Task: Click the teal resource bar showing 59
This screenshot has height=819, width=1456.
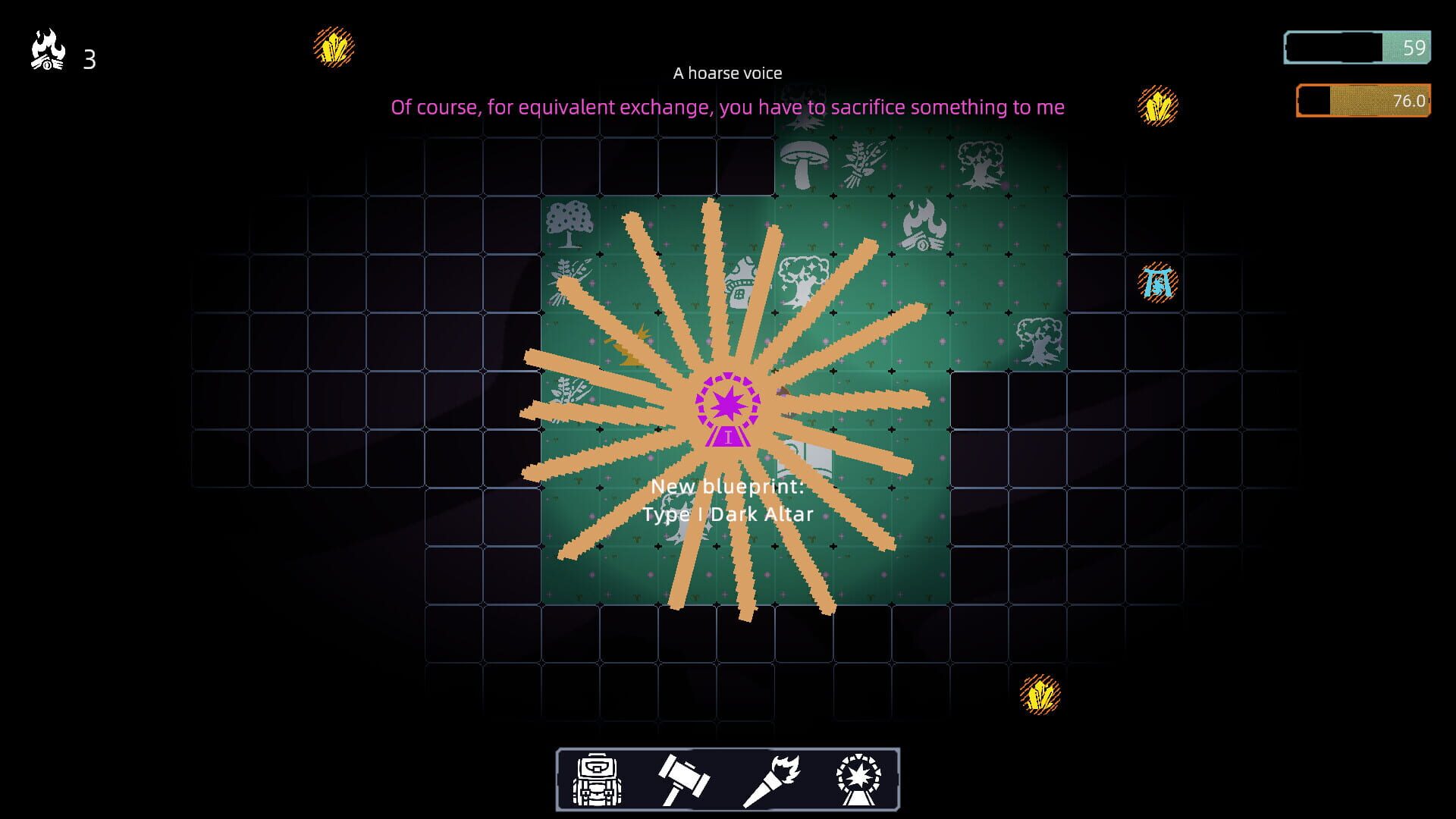Action: tap(1357, 47)
